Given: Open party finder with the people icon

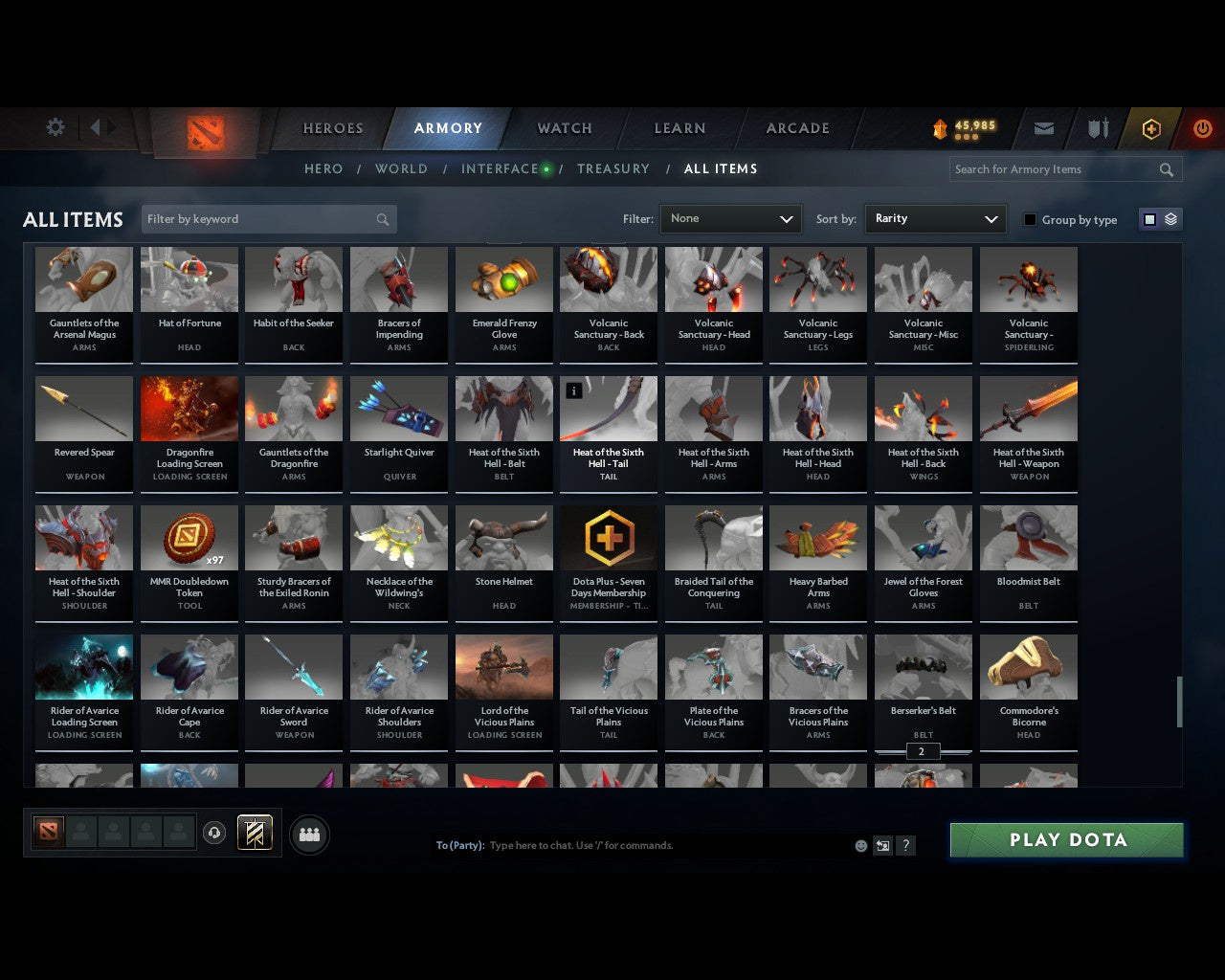Looking at the screenshot, I should tap(308, 835).
